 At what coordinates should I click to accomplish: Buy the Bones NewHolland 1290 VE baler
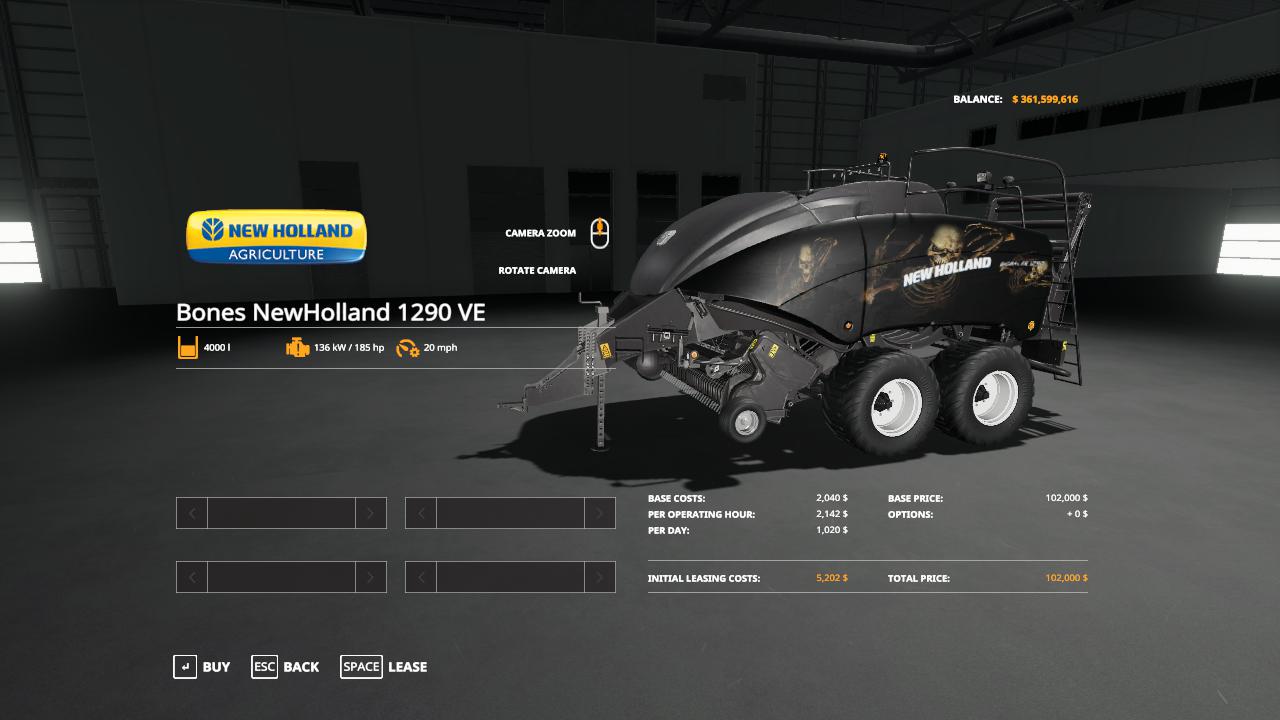(x=202, y=667)
